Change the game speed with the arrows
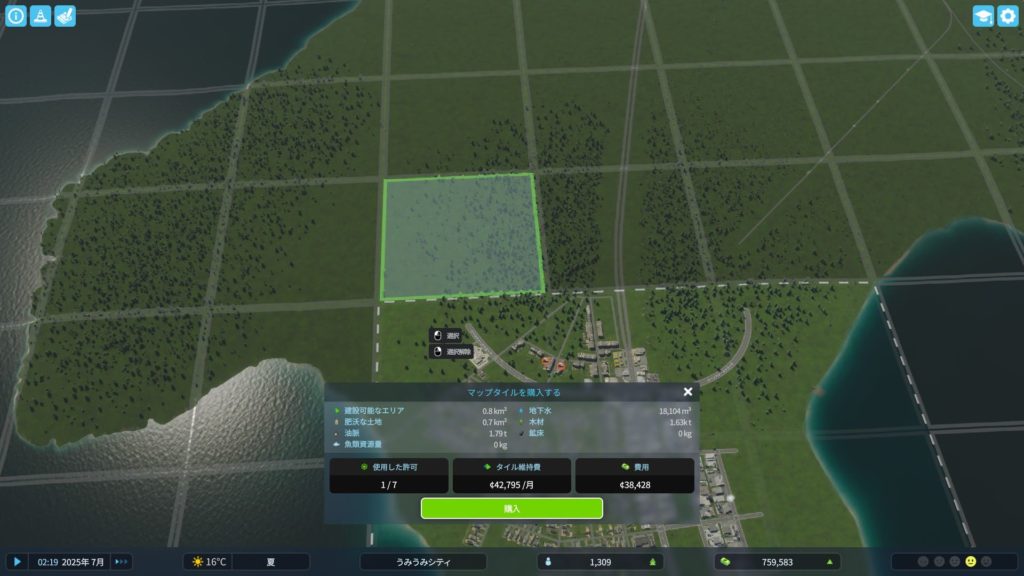This screenshot has height=576, width=1024. (x=121, y=562)
